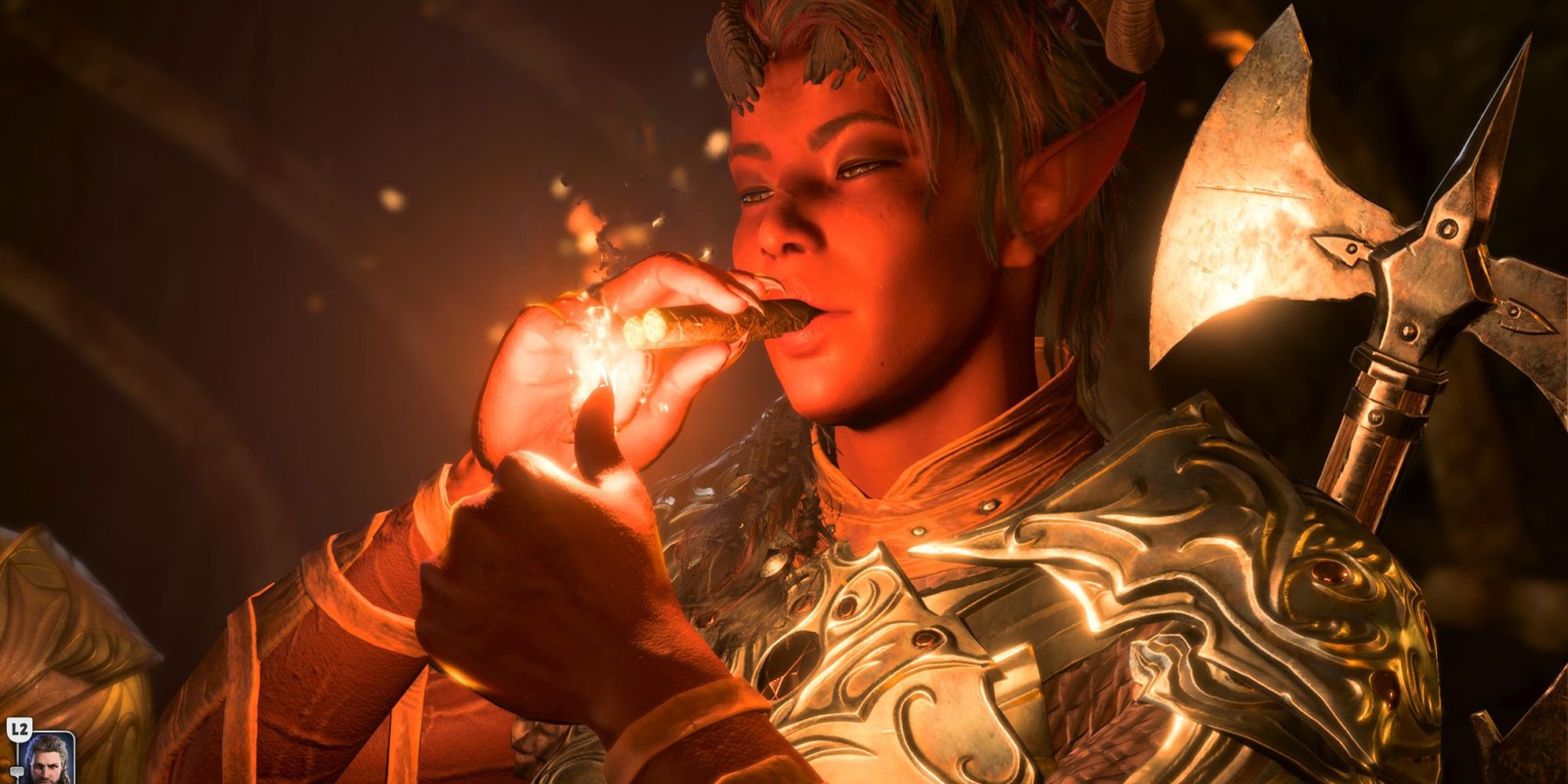Click the bearded character's portrait

point(49,764)
